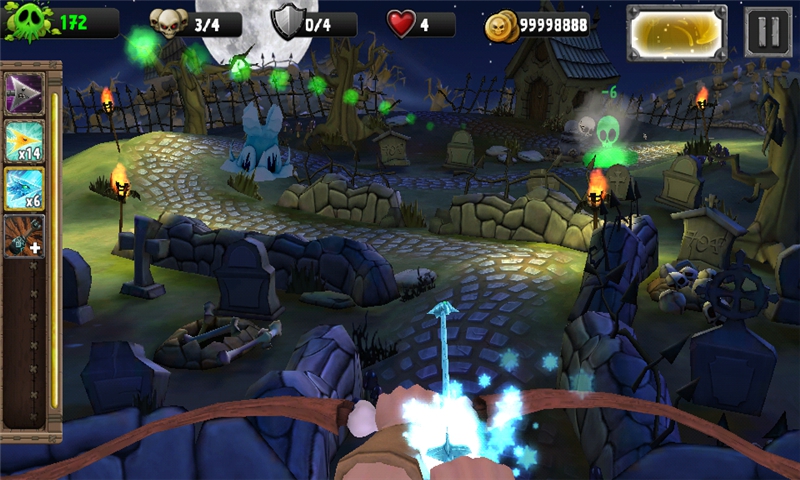Select the standard steel arrow slot
This screenshot has width=800, height=480.
coord(24,93)
